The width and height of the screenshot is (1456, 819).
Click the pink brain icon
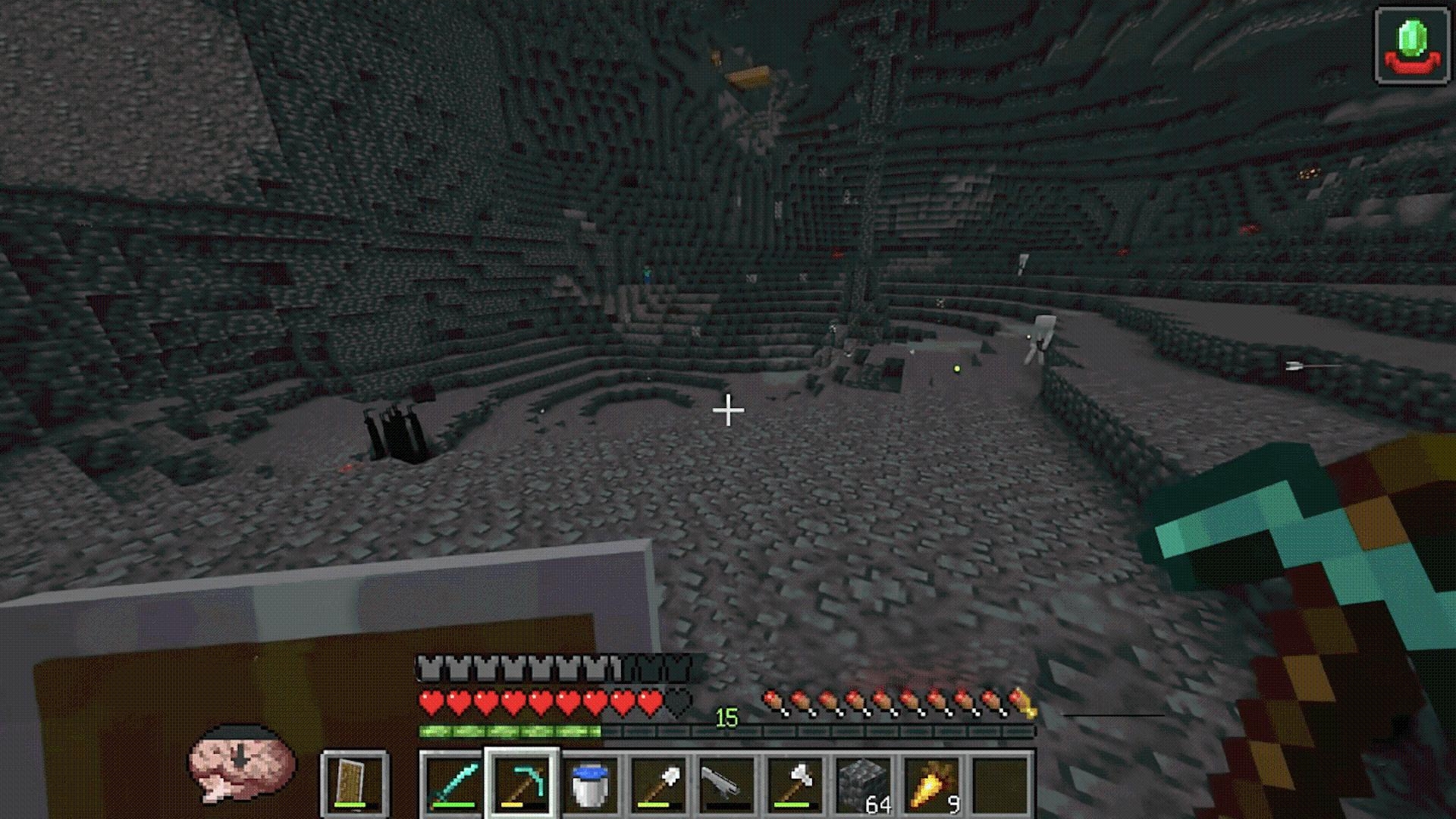coord(241,762)
